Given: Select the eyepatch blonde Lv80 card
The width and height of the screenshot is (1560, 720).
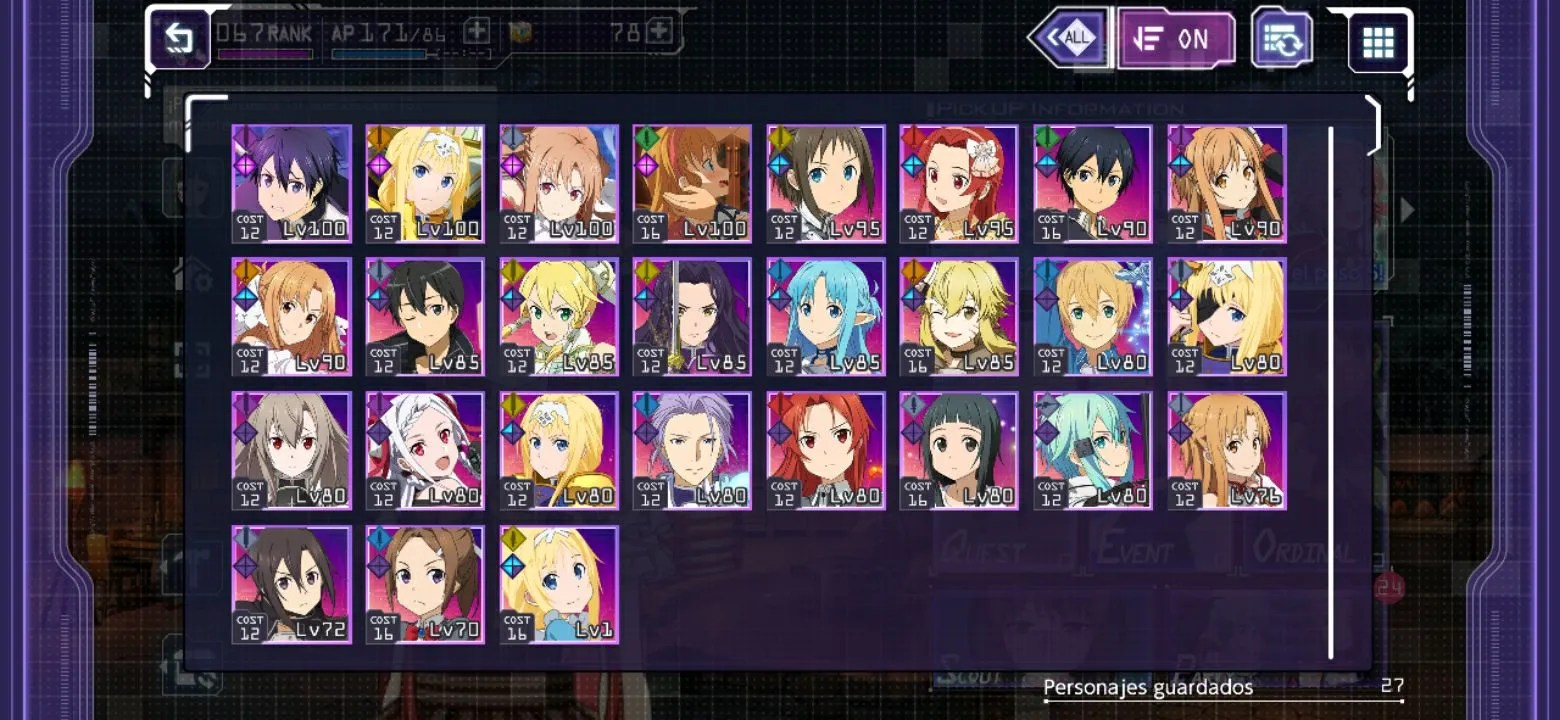Looking at the screenshot, I should [x=1227, y=317].
